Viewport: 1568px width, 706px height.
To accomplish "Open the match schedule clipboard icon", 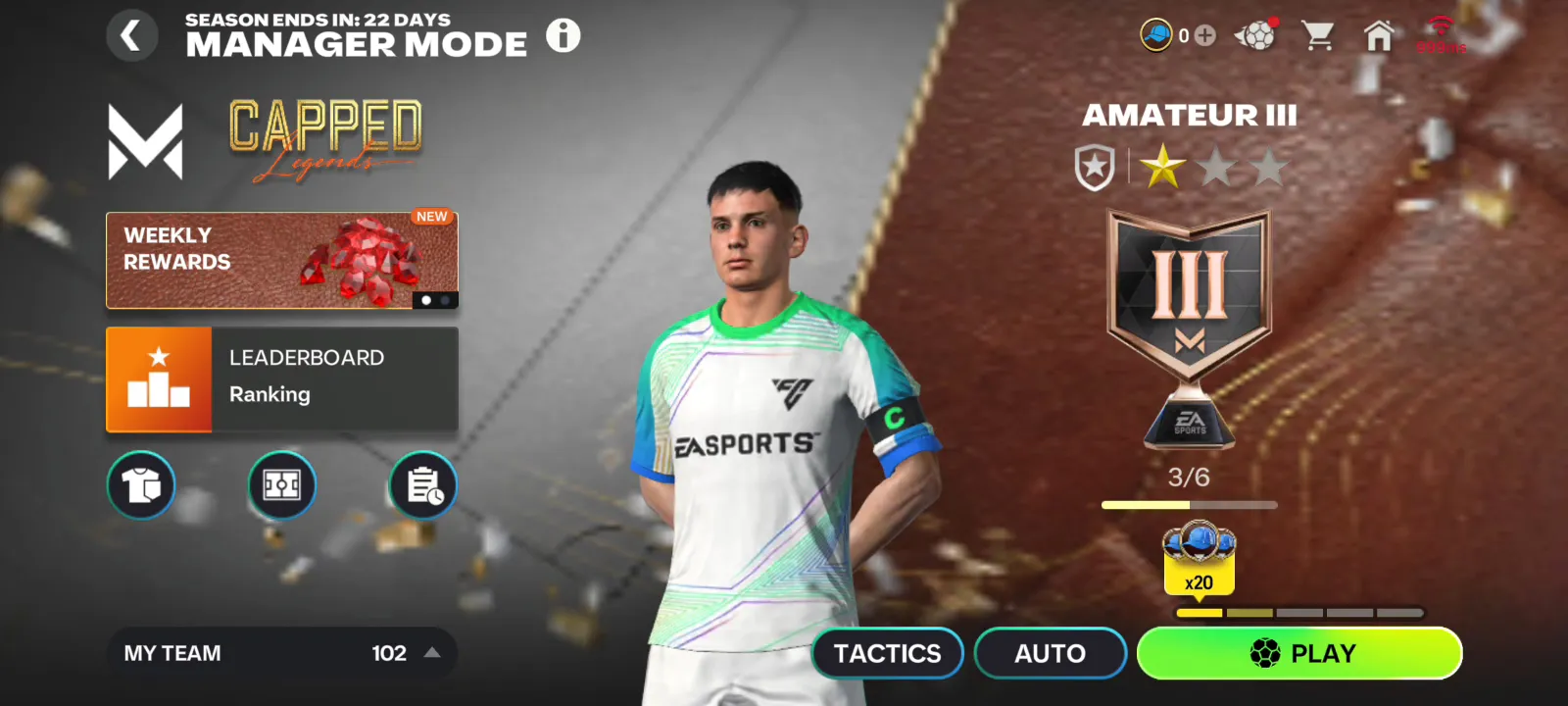I will coord(422,485).
